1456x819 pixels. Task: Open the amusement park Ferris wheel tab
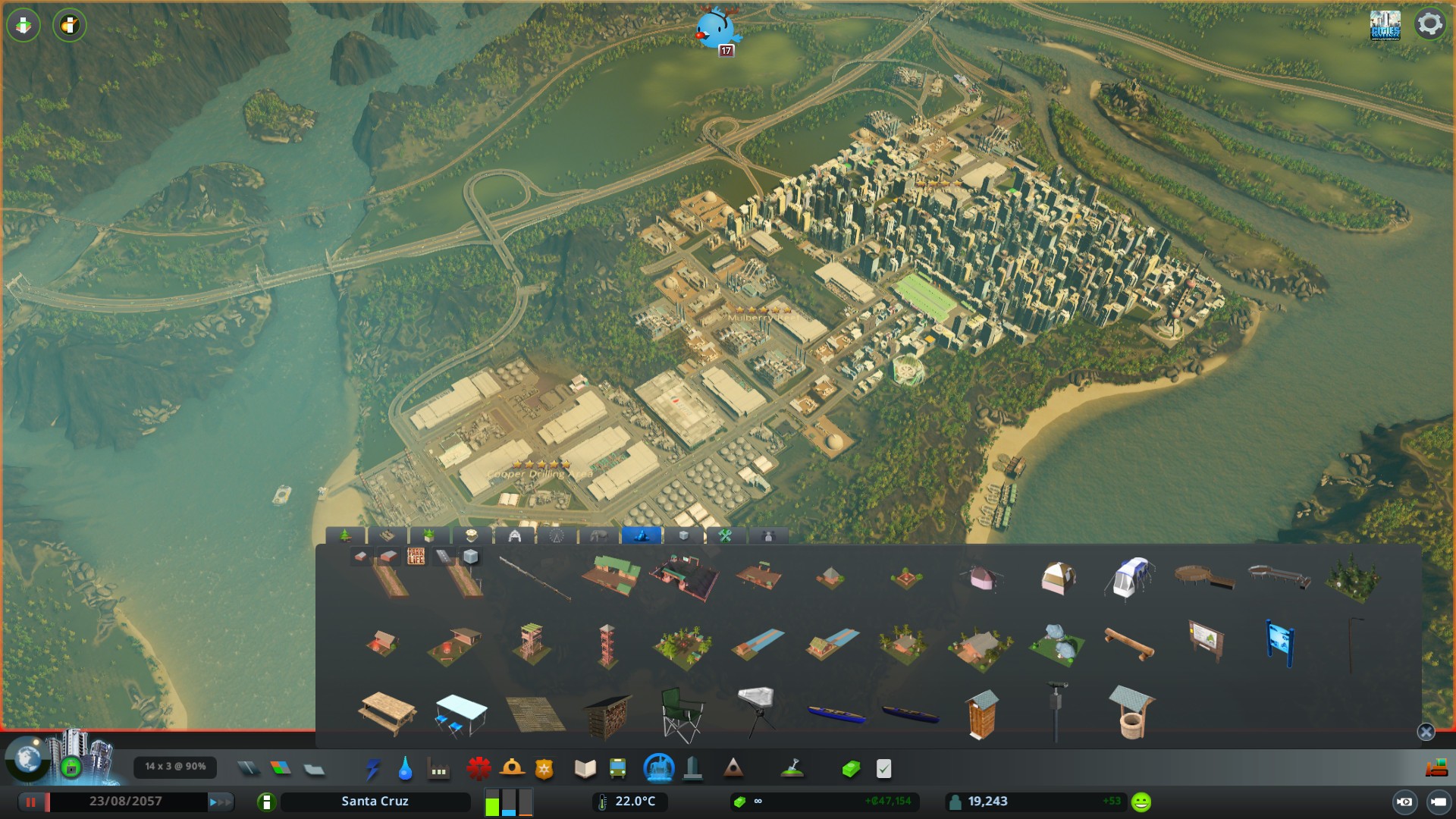coord(557,536)
